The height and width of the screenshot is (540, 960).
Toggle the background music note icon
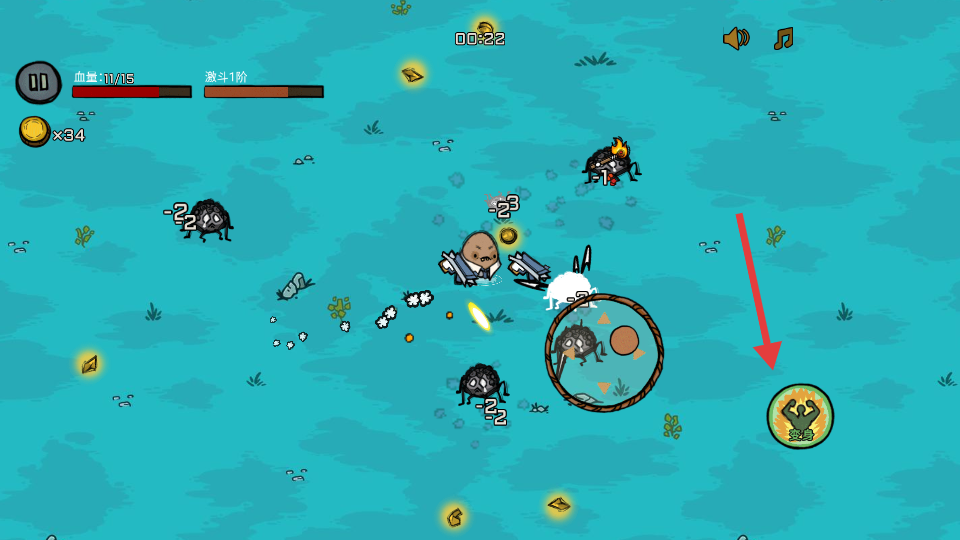(x=783, y=39)
